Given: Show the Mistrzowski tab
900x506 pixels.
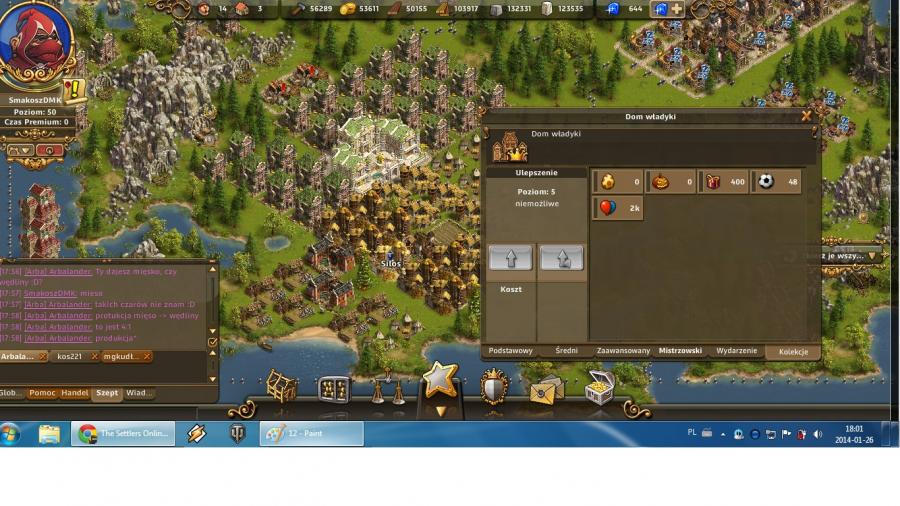Looking at the screenshot, I should [680, 351].
